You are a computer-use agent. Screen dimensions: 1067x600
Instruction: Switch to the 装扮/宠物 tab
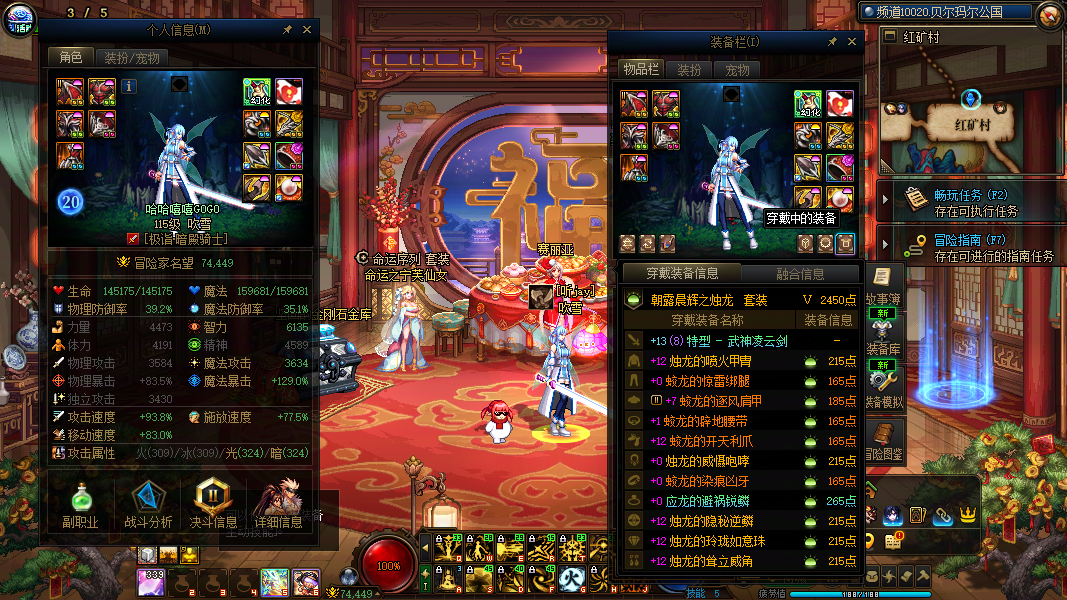tap(132, 58)
